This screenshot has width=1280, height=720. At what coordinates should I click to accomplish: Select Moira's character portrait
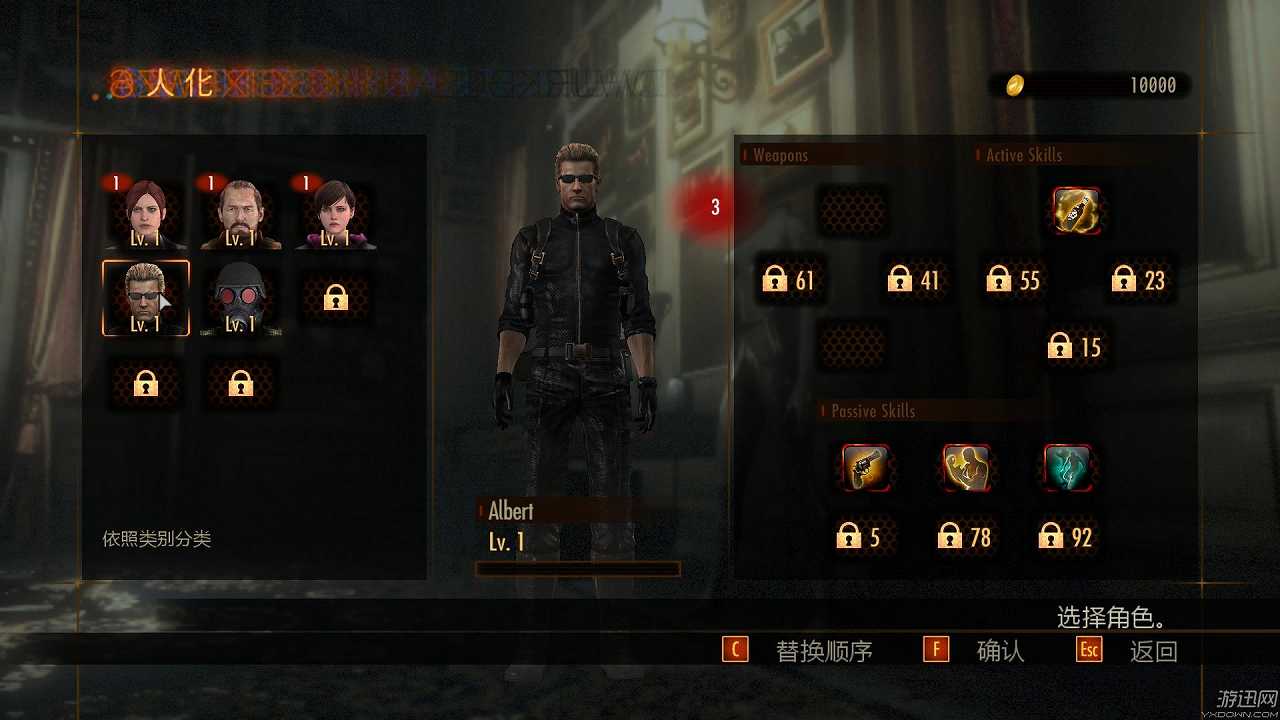pyautogui.click(x=336, y=210)
